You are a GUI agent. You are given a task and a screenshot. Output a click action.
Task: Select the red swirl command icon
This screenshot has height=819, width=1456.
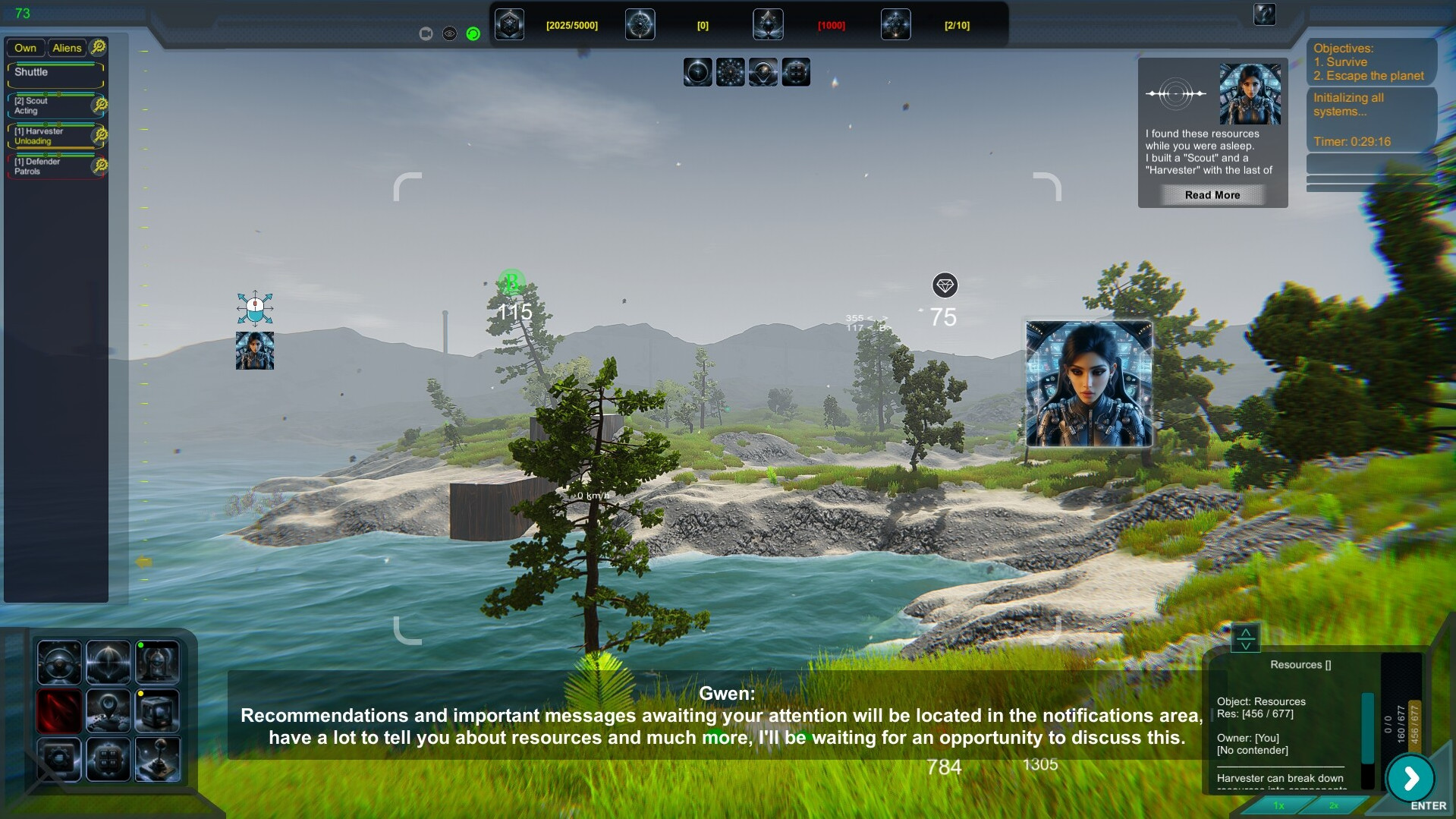coord(59,711)
